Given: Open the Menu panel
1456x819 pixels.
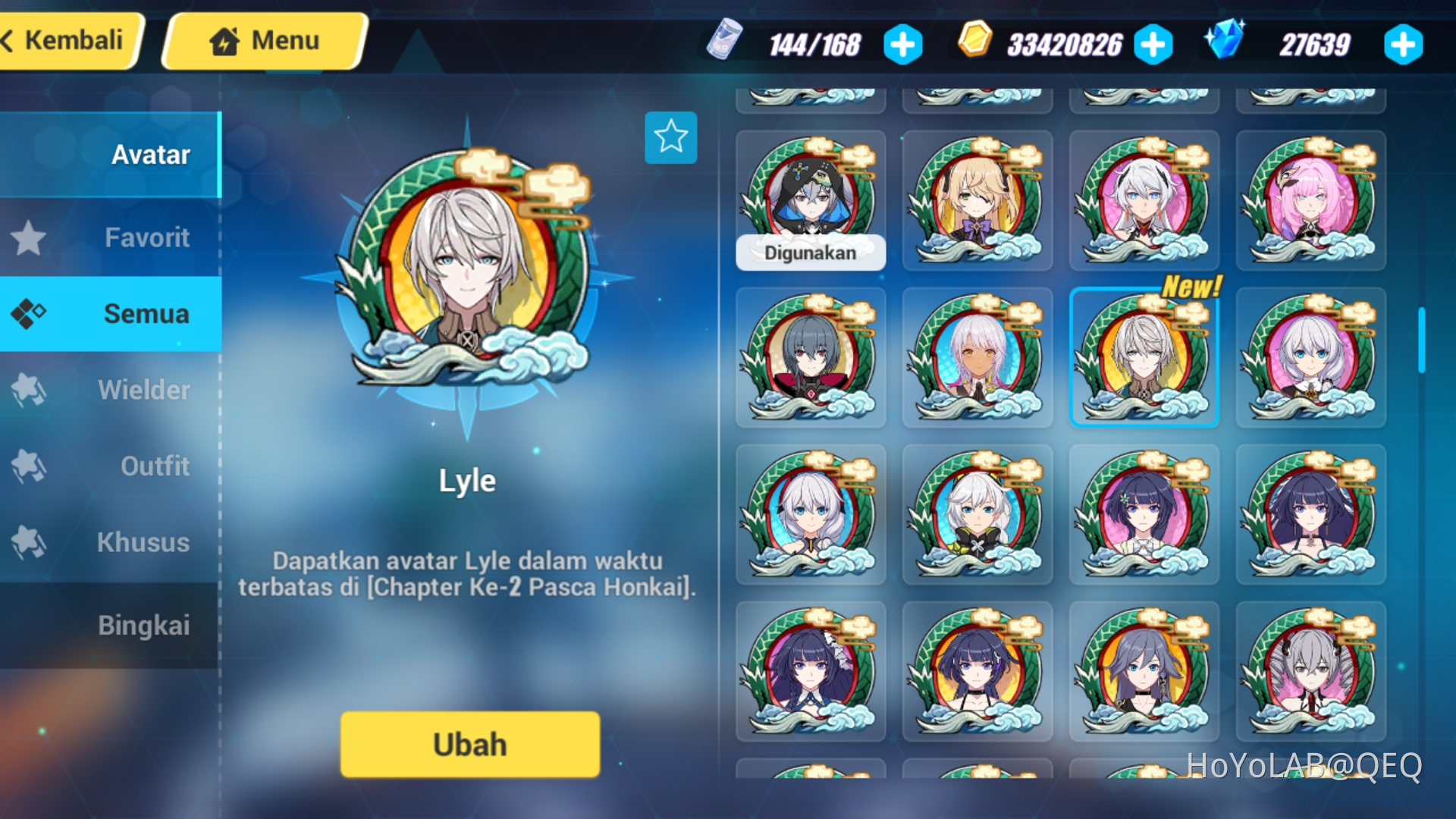Looking at the screenshot, I should point(264,41).
